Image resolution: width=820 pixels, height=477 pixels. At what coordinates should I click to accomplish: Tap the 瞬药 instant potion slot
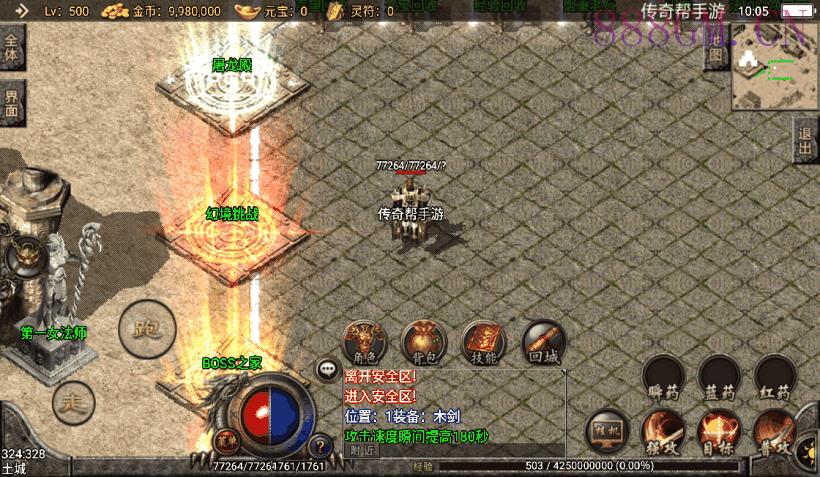664,377
